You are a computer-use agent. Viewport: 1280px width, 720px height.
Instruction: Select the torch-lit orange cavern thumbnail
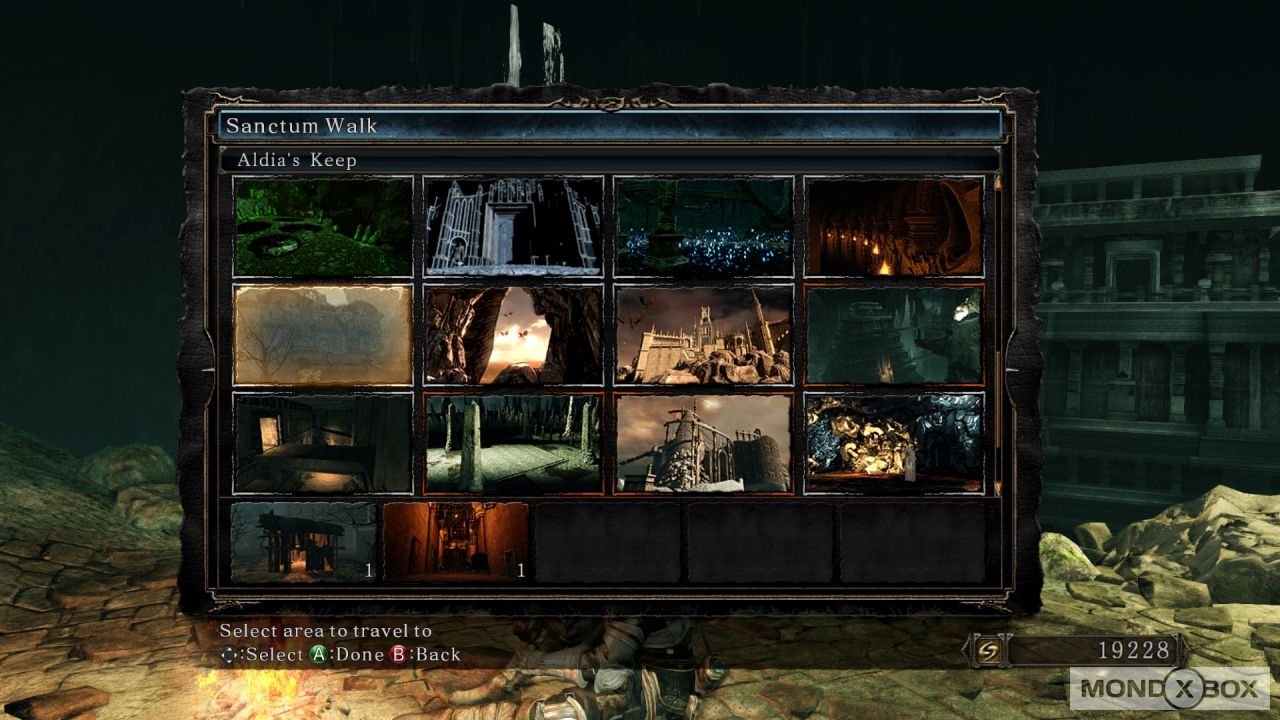pos(894,227)
